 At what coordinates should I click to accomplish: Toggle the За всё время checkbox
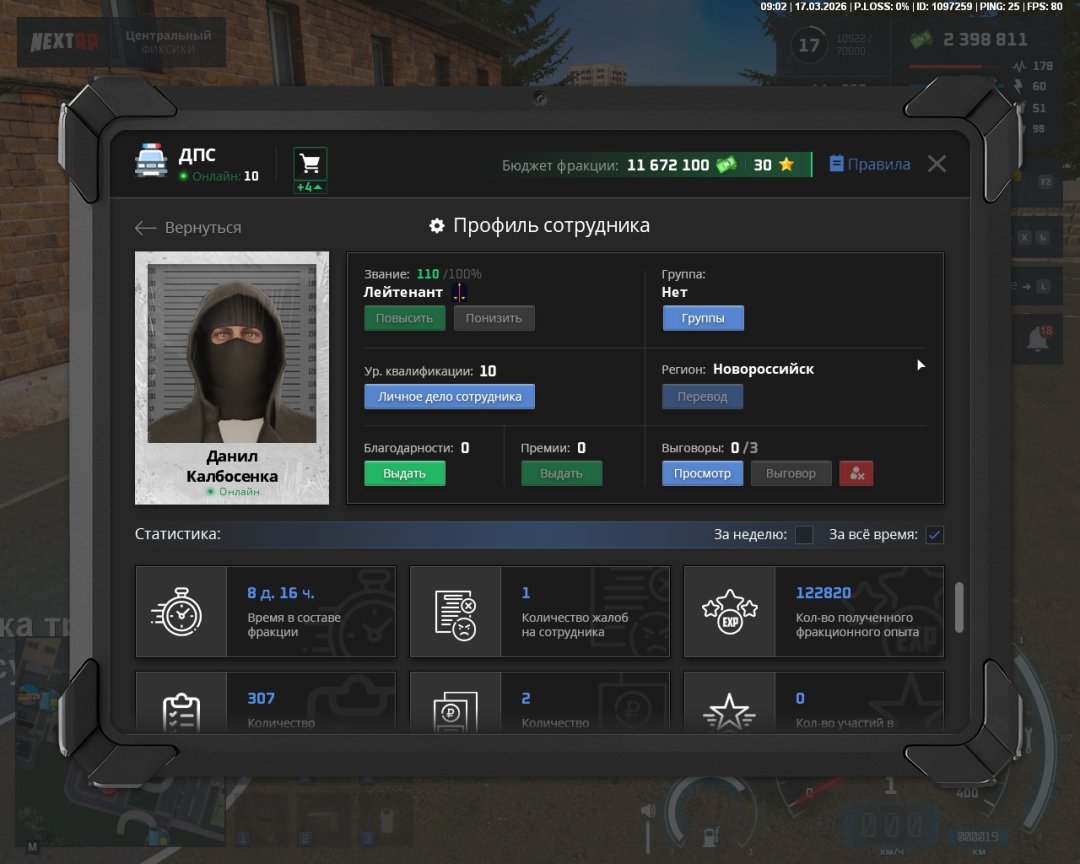934,535
